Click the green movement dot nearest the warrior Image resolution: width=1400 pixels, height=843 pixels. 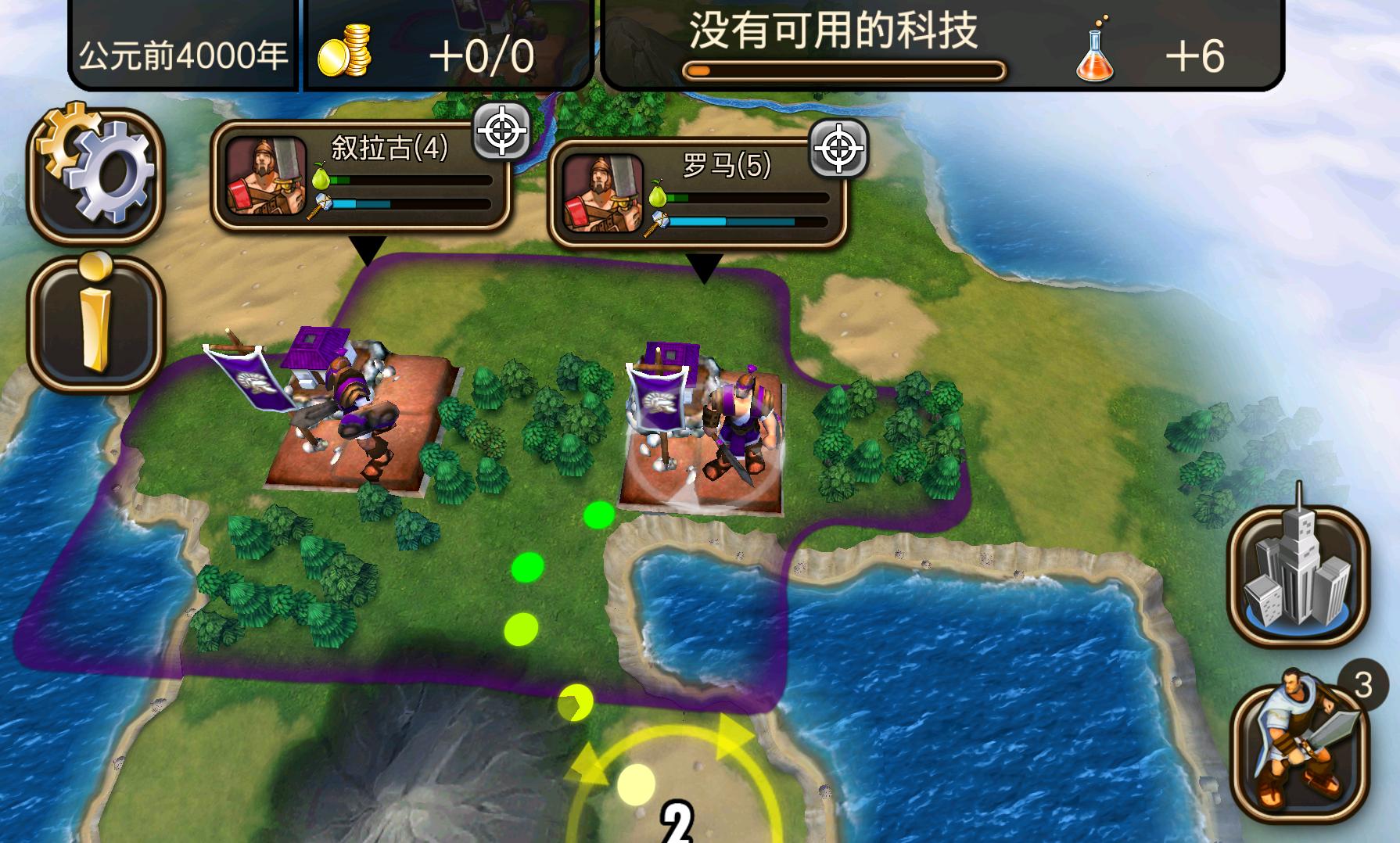point(598,516)
